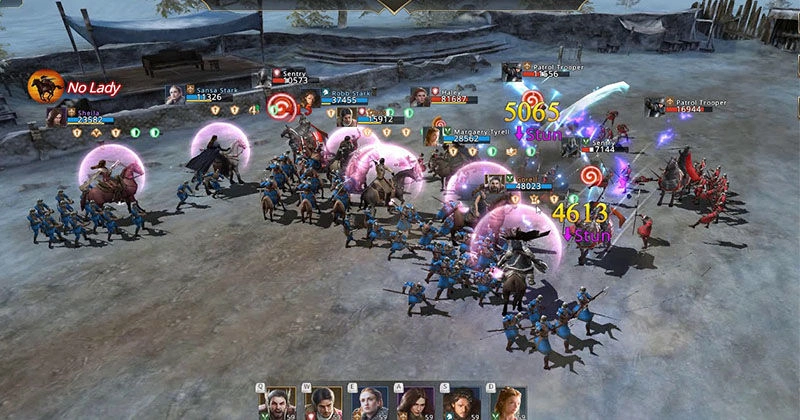Click the horse rider No Lady icon
800x420 pixels.
46,87
